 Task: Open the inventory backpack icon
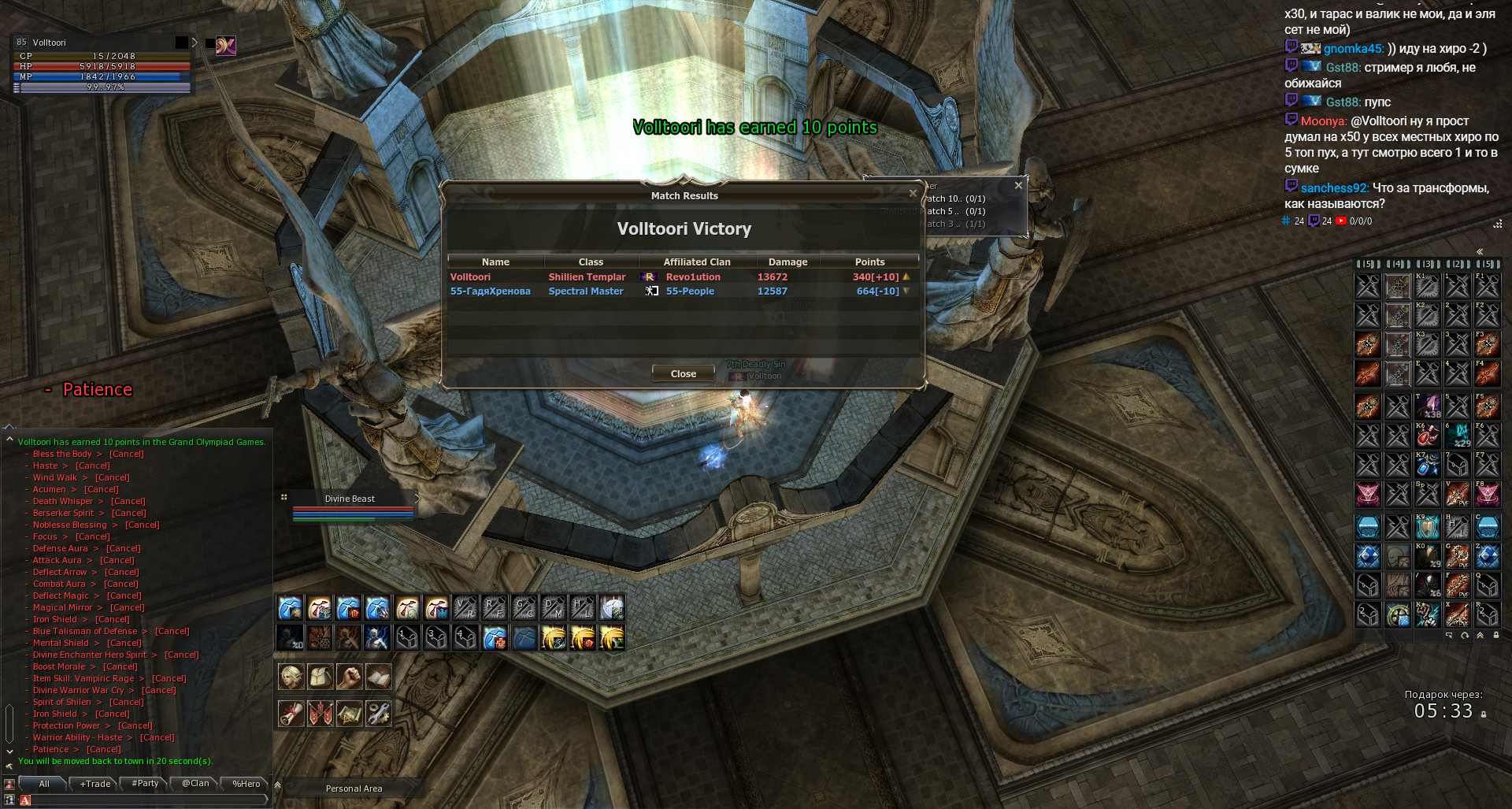[320, 677]
